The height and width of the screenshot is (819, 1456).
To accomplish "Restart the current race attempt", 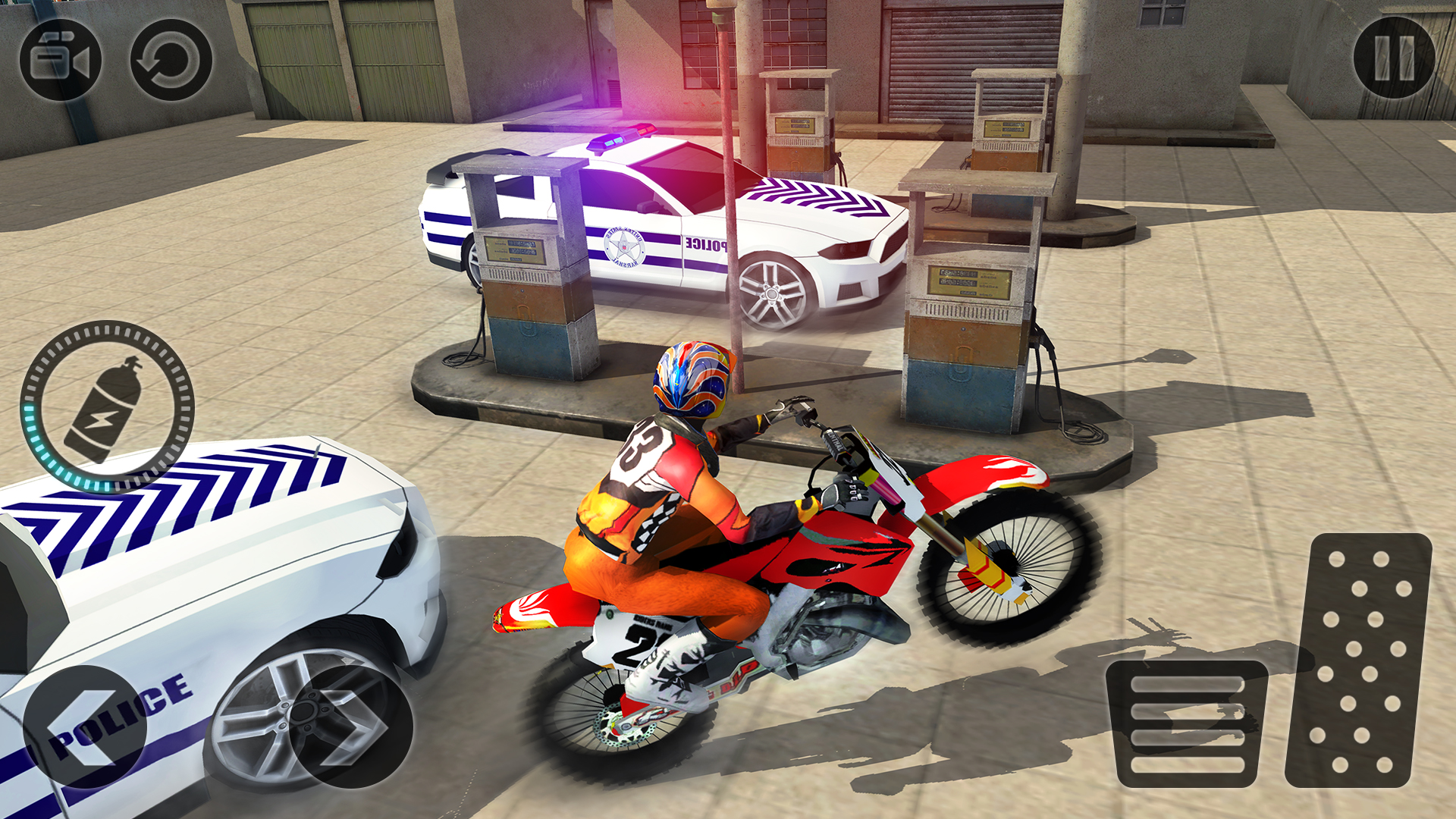I will point(171,59).
